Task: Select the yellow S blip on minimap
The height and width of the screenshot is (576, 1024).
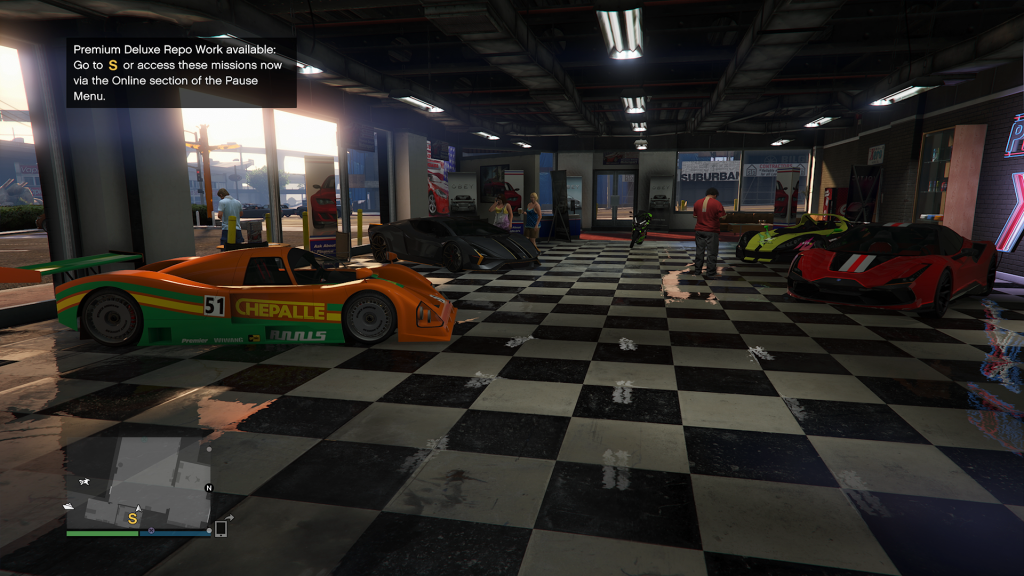Action: click(x=132, y=518)
